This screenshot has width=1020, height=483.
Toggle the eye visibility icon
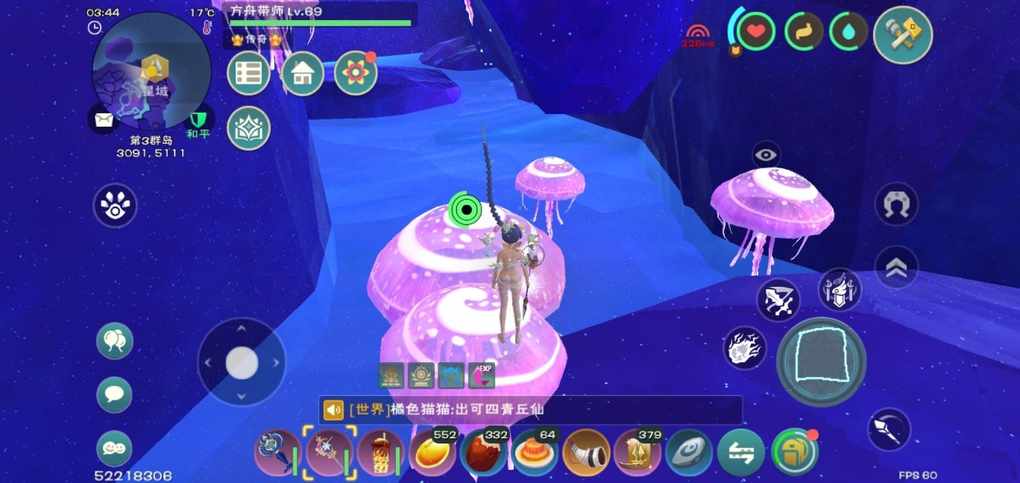coord(766,154)
